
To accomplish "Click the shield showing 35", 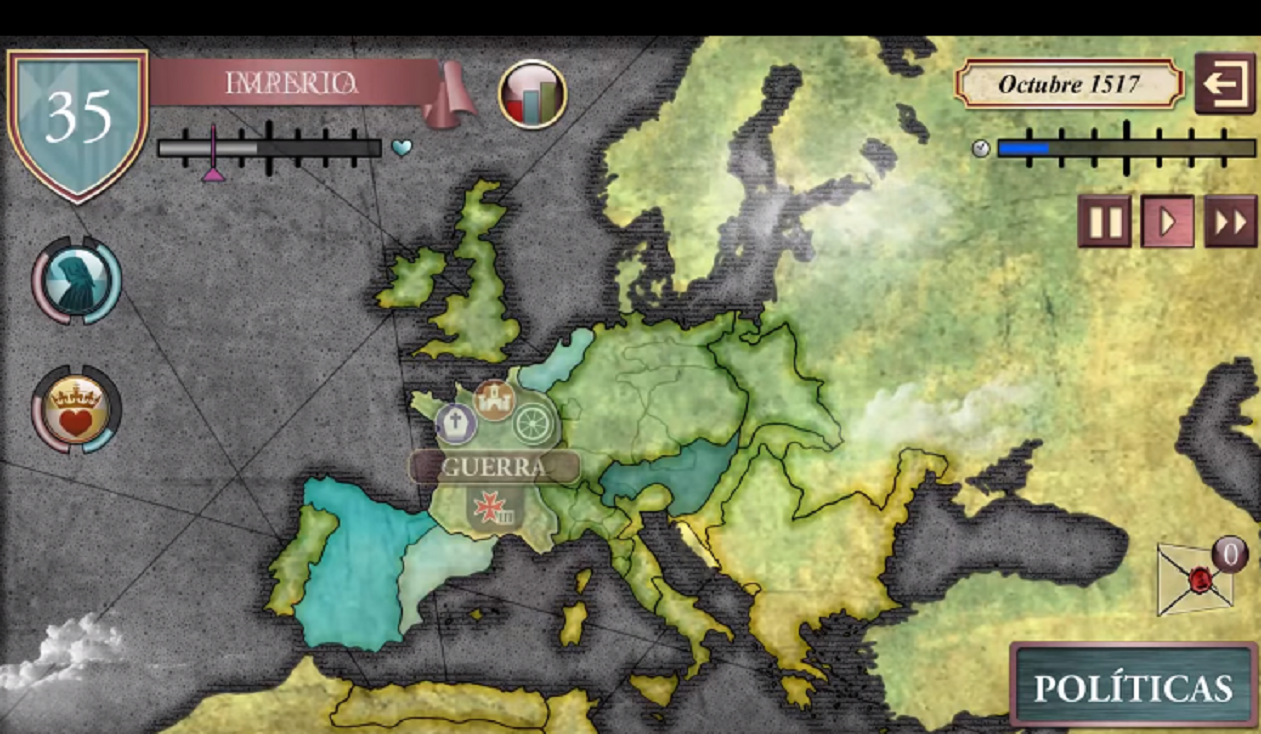I will (77, 118).
